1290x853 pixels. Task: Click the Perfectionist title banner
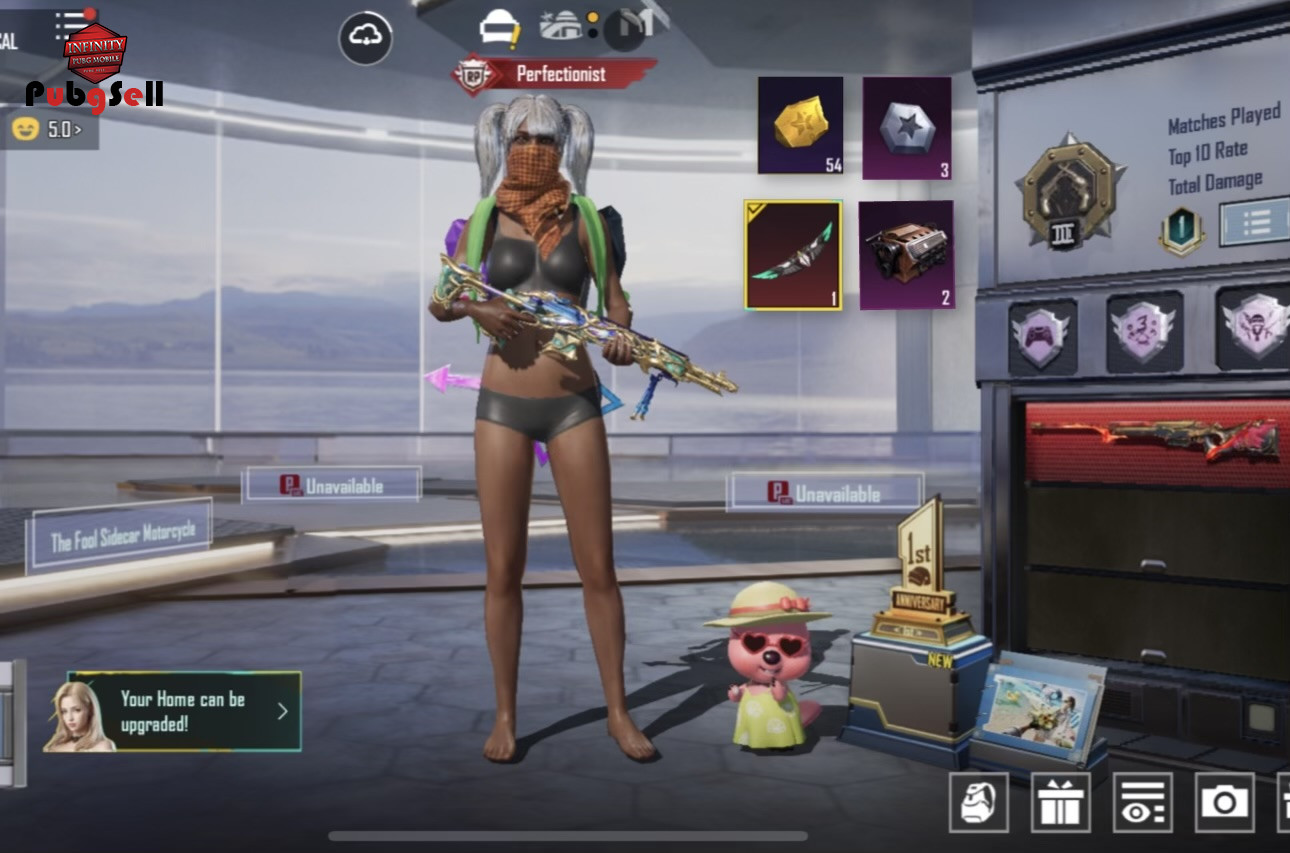[x=556, y=75]
